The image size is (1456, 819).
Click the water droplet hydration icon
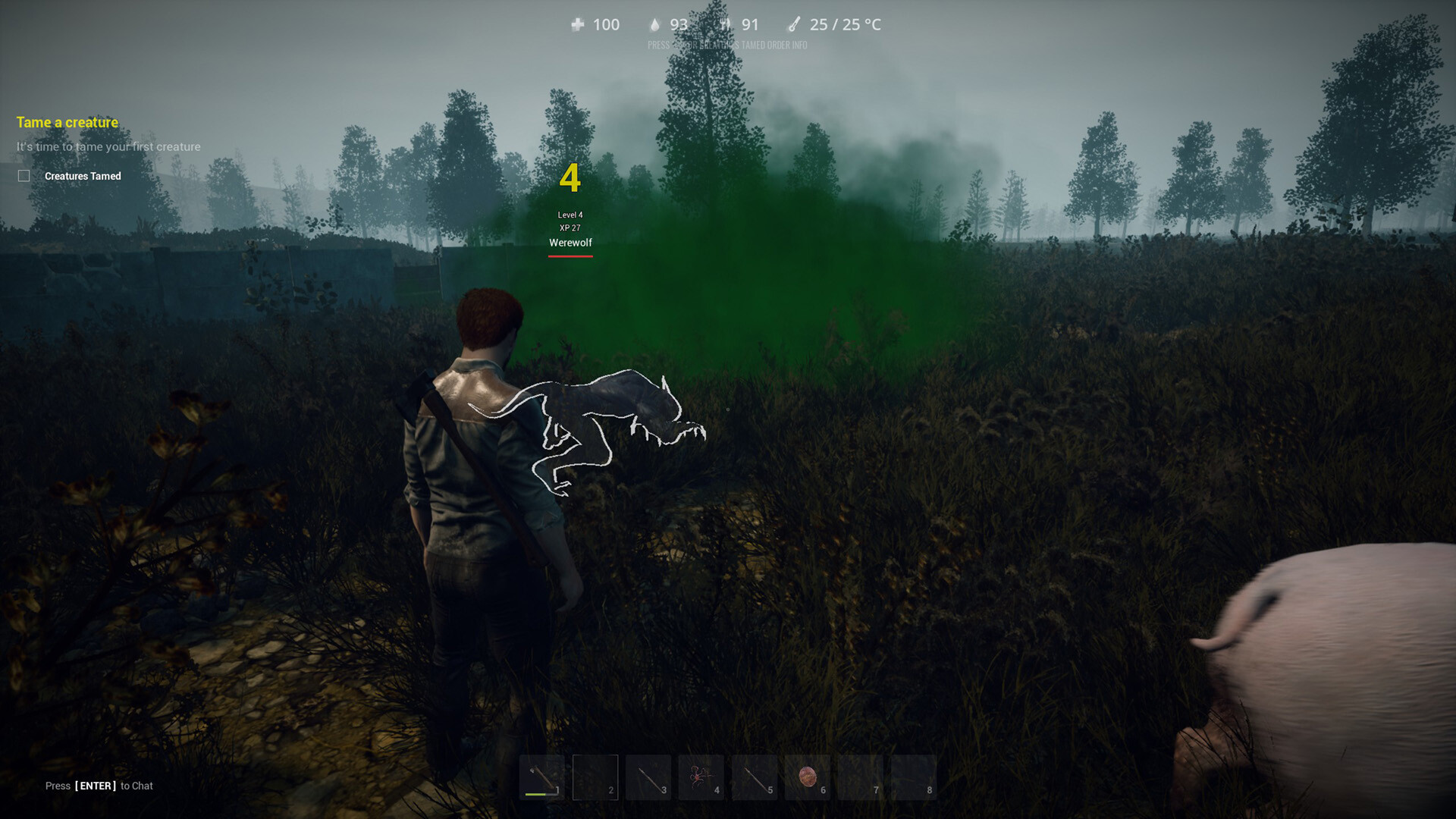coord(654,24)
